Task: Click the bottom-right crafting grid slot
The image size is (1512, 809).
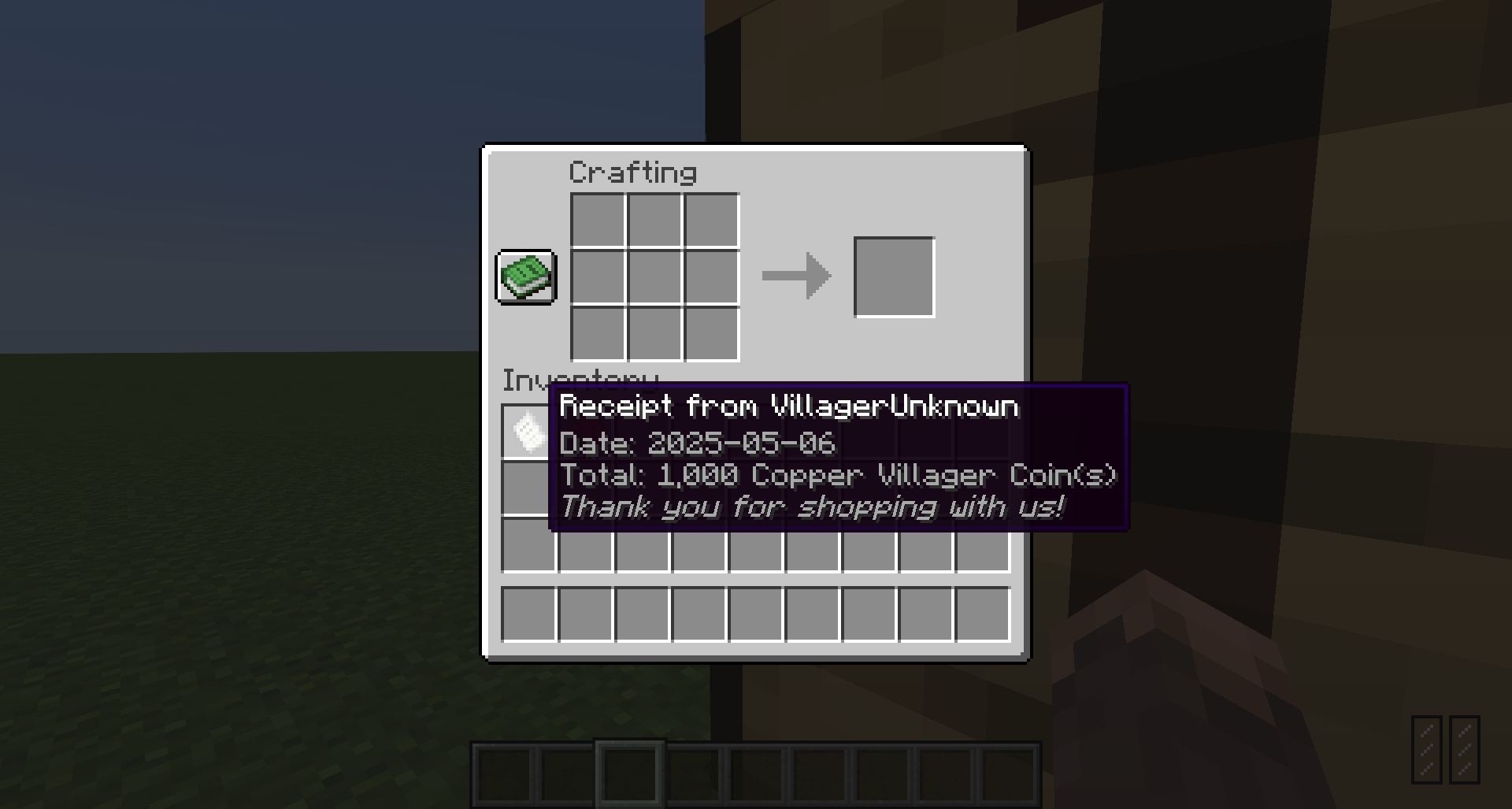Action: tap(711, 333)
